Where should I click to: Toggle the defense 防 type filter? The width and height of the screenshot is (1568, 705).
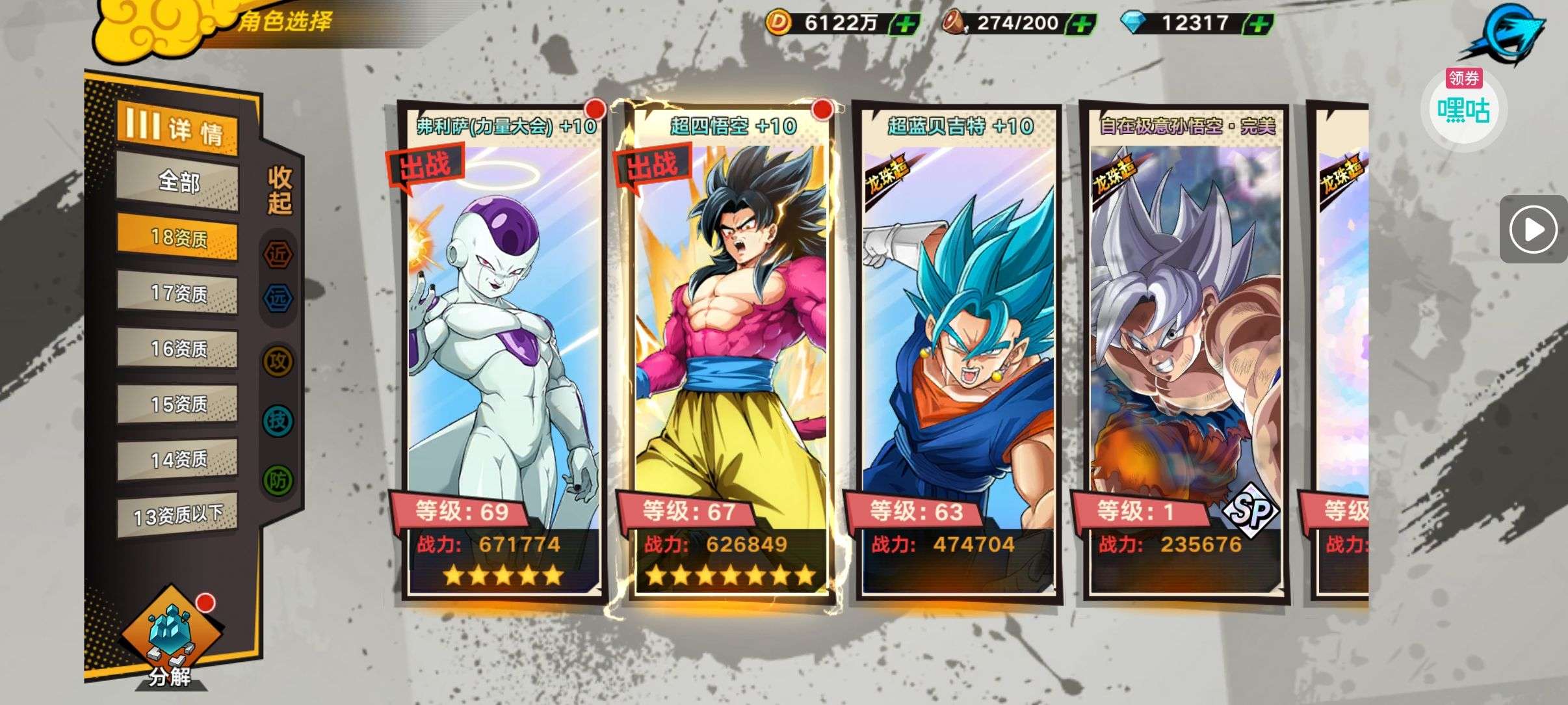coord(278,480)
